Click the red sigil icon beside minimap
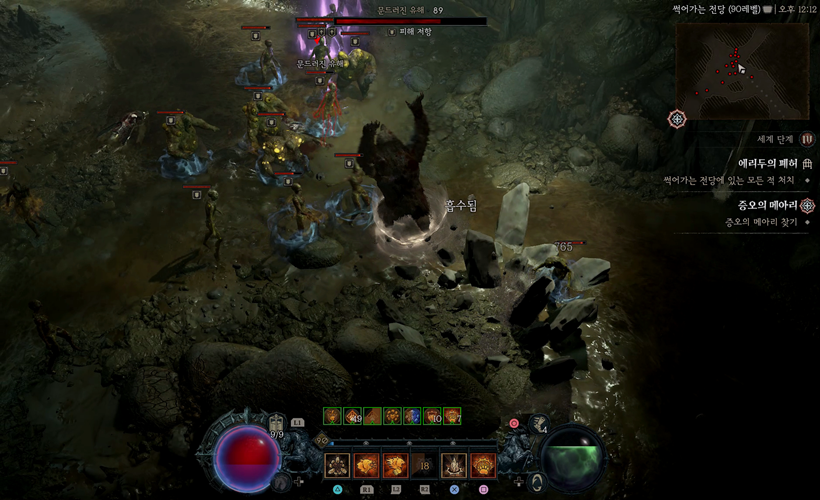The image size is (820, 500). point(677,119)
